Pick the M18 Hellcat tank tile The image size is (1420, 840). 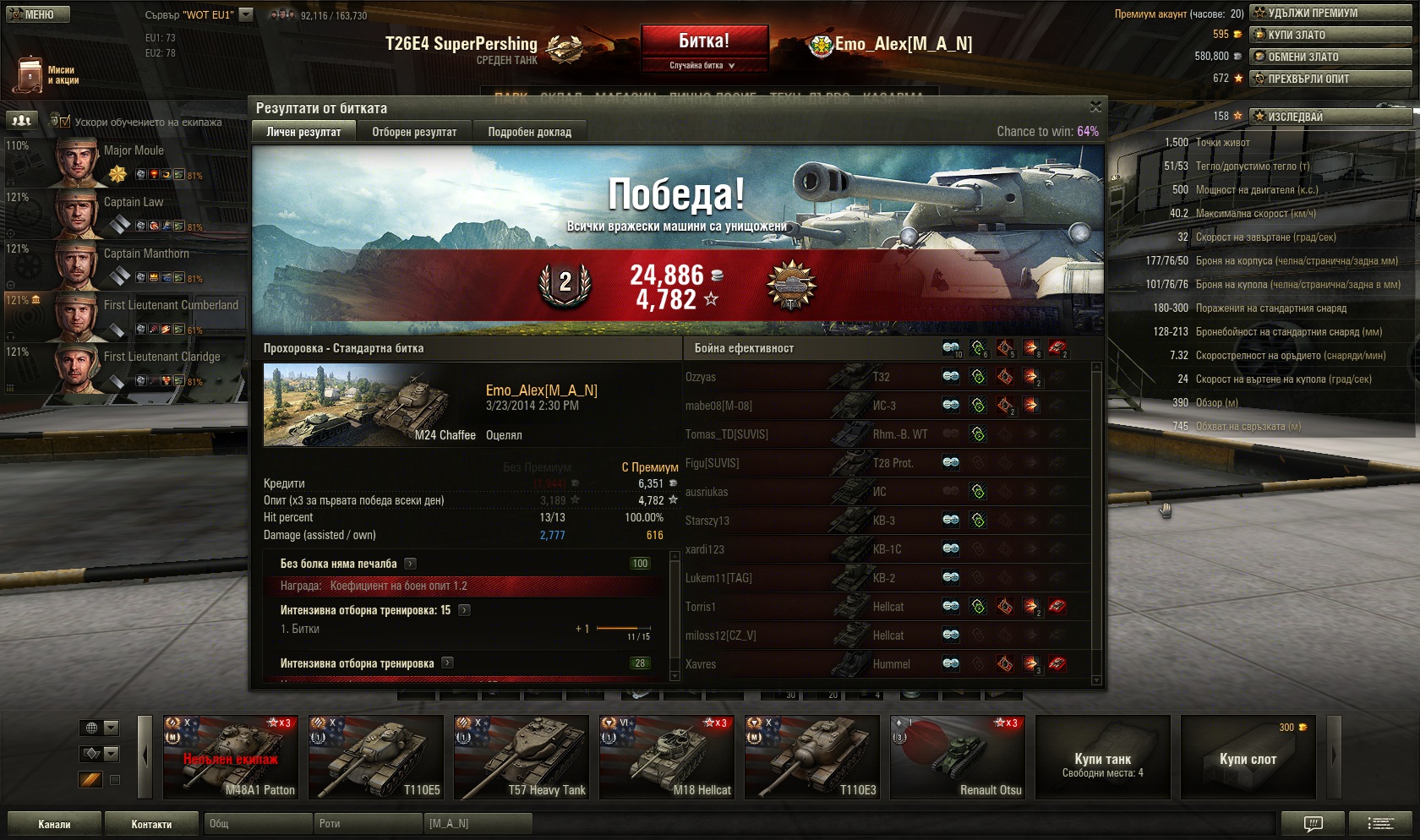(667, 757)
